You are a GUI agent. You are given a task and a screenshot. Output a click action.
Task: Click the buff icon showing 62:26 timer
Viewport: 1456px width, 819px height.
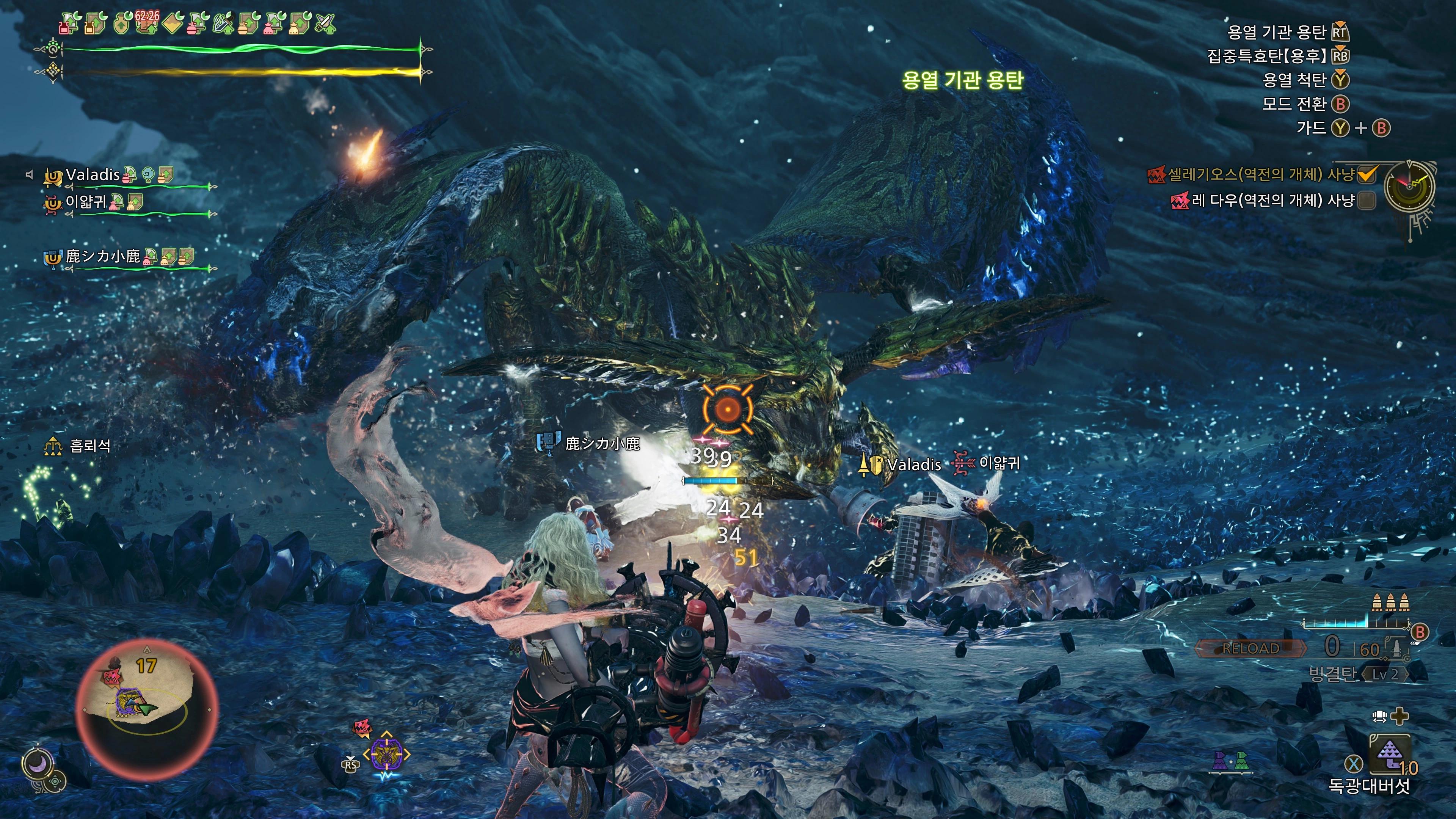(146, 23)
